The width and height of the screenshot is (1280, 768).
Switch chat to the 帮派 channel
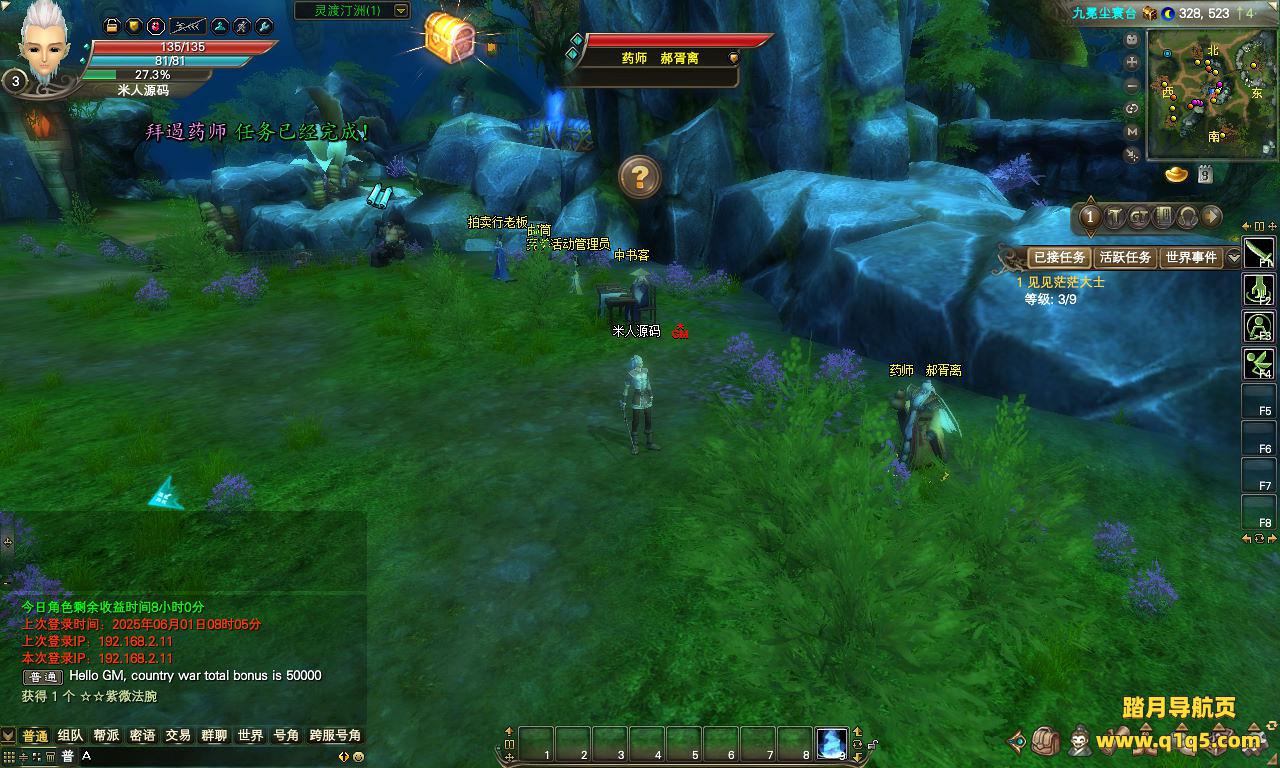pyautogui.click(x=106, y=735)
